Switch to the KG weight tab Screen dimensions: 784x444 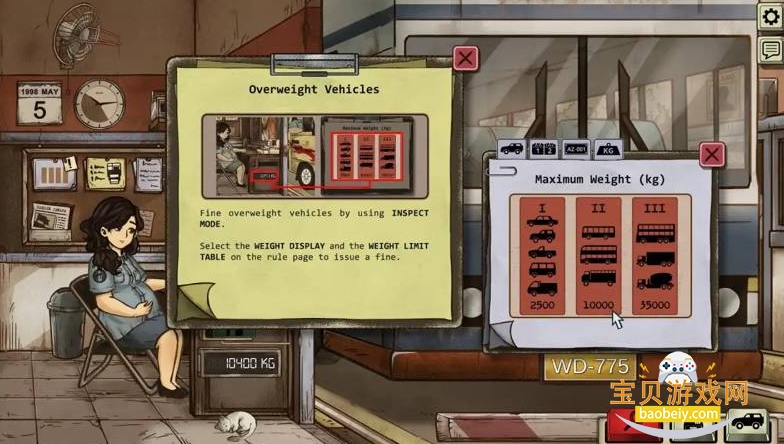[607, 149]
